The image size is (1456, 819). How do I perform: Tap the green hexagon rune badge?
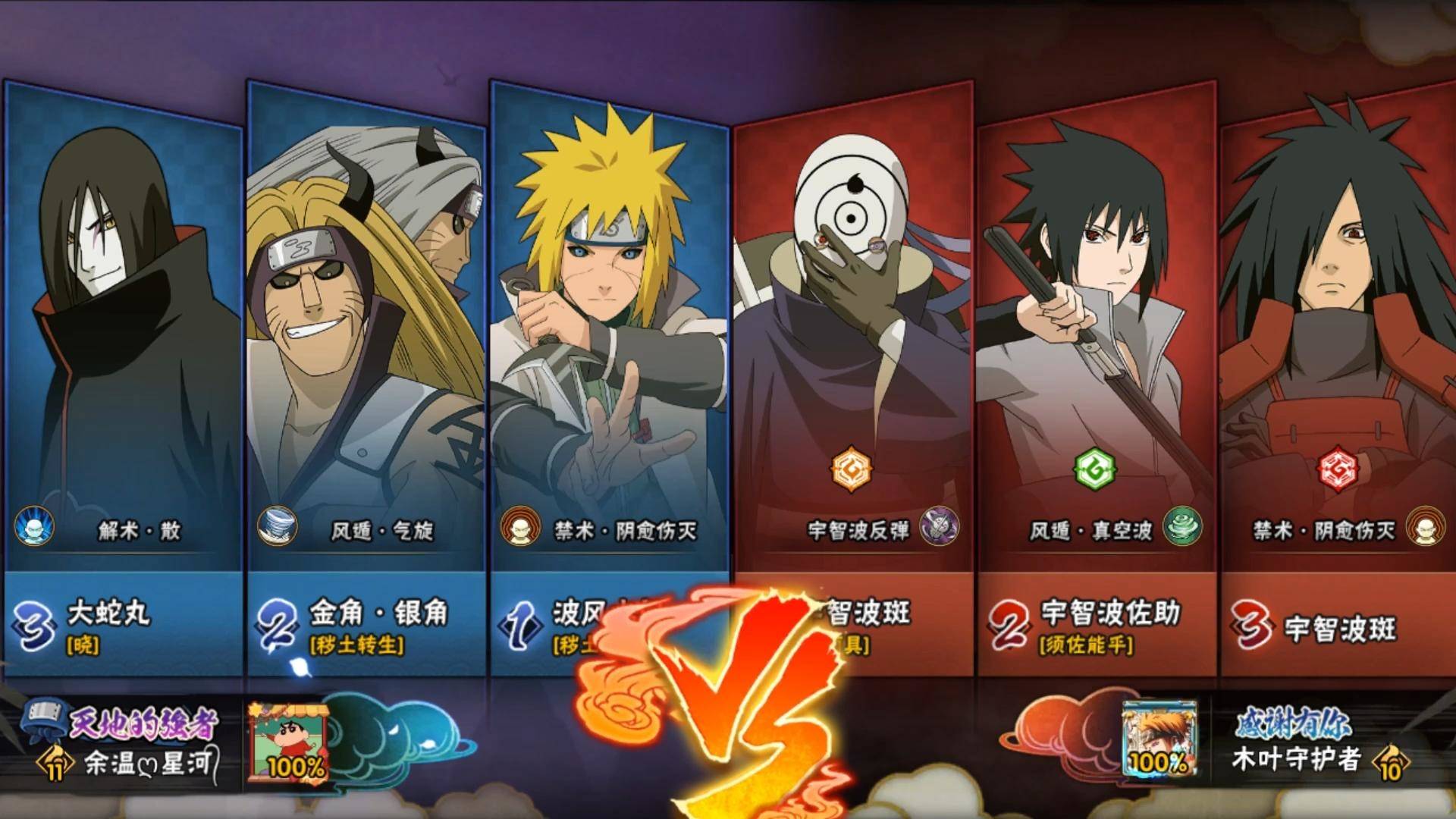pyautogui.click(x=1094, y=469)
